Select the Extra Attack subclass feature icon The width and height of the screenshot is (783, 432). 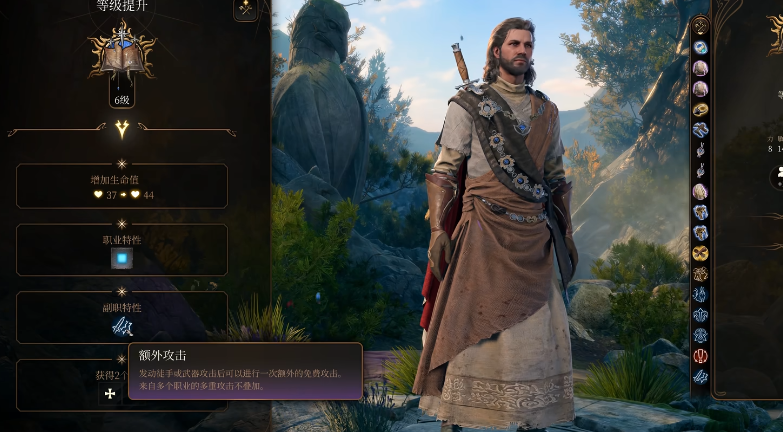point(122,327)
